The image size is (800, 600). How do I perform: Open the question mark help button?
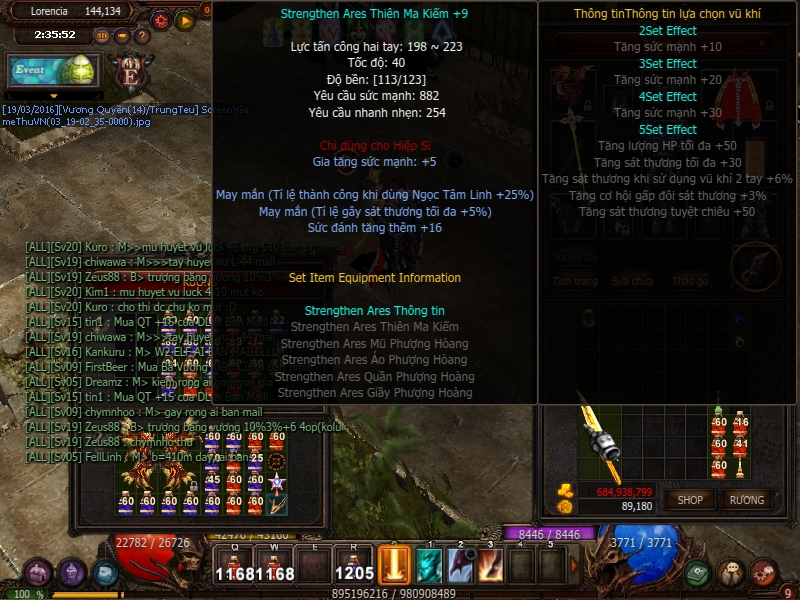point(139,35)
